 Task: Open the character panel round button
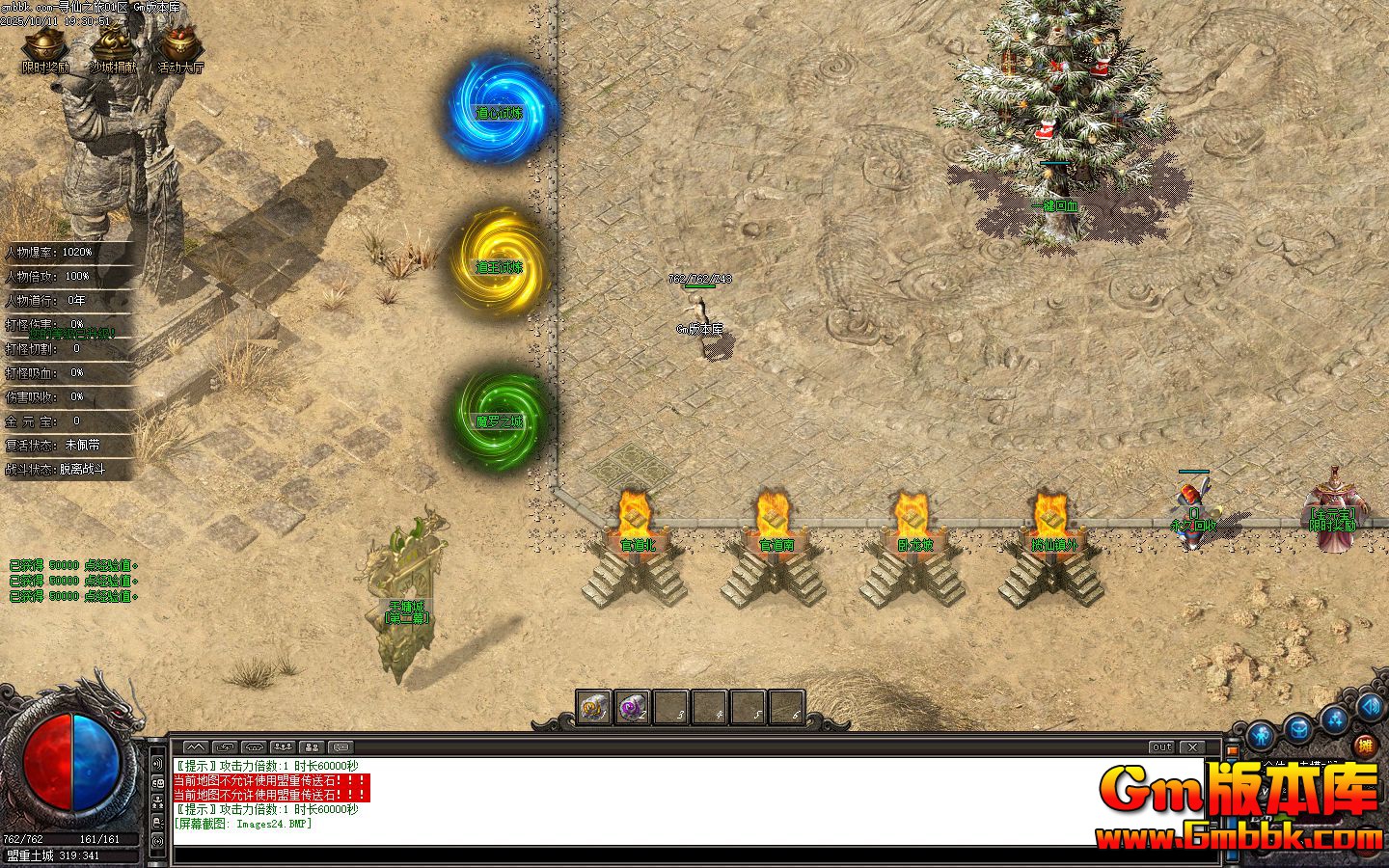[1262, 738]
